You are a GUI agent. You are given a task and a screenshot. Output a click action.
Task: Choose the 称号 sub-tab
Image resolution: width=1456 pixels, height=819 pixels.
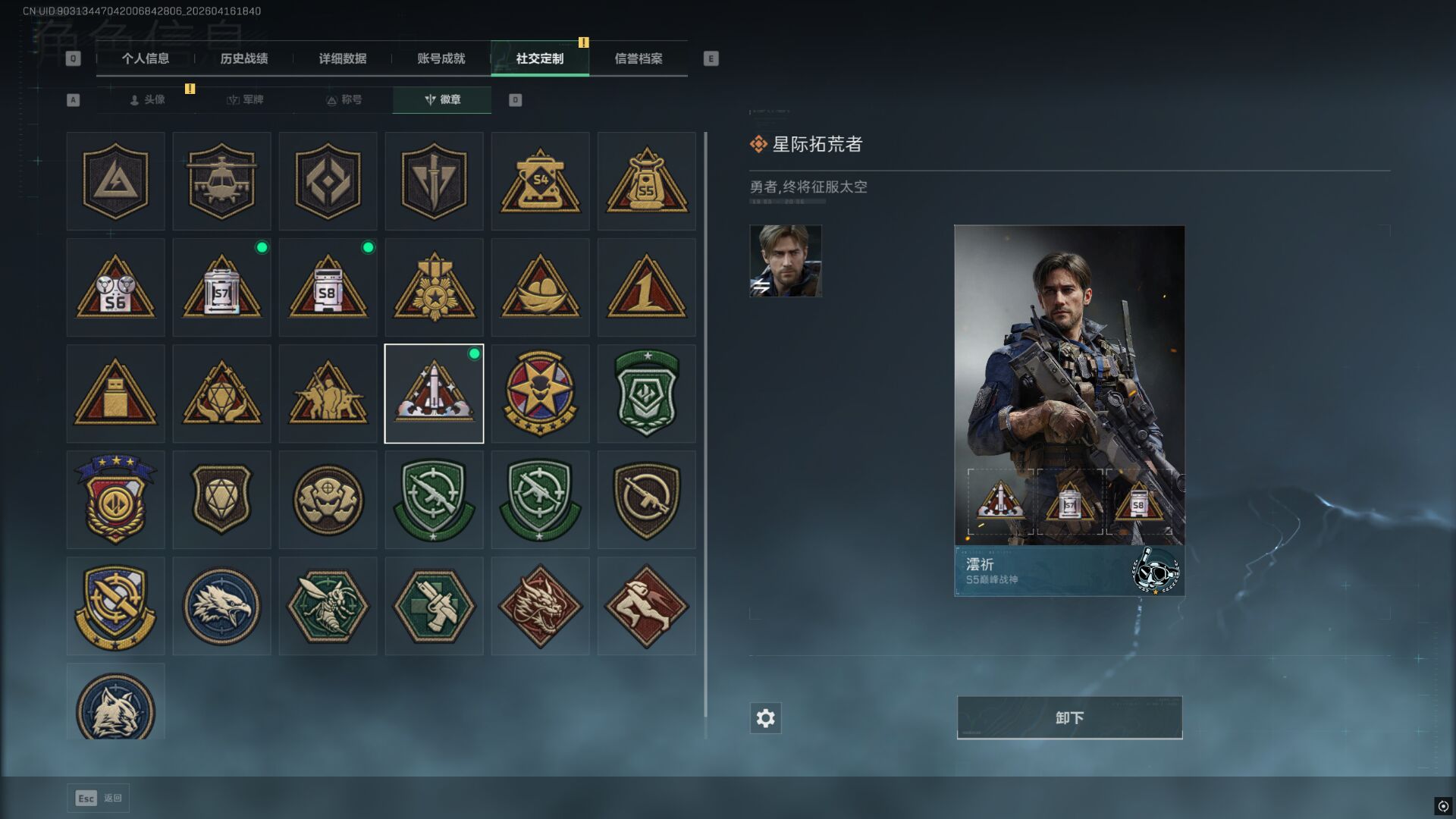pos(344,99)
